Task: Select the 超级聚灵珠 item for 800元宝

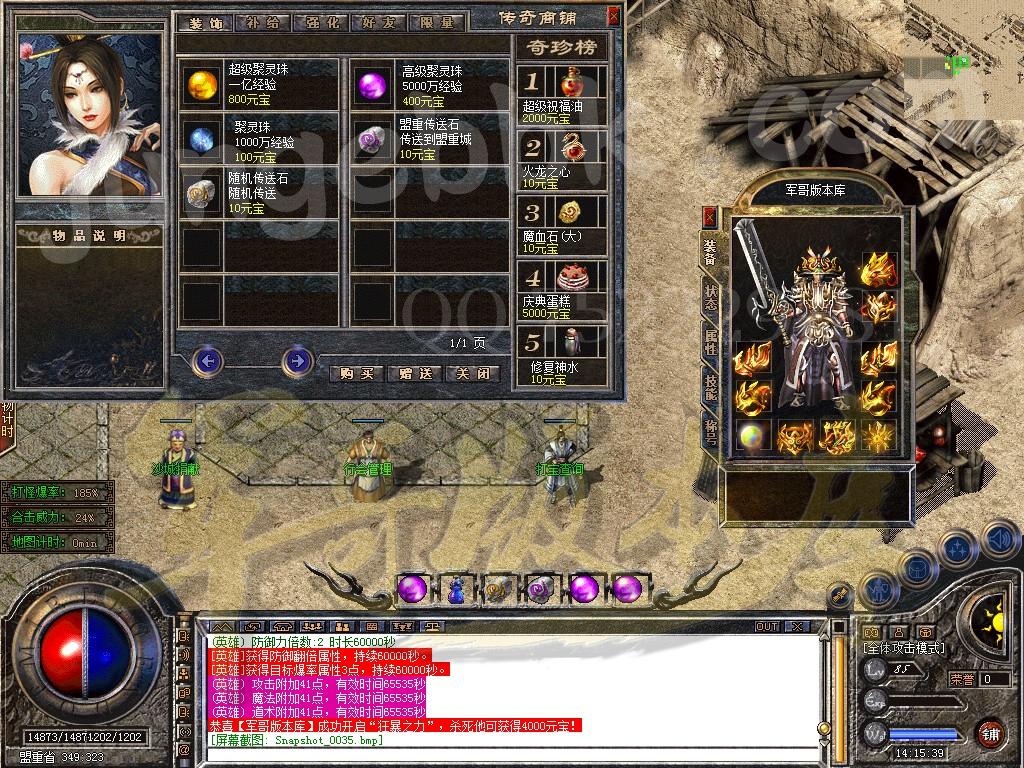Action: (x=202, y=85)
